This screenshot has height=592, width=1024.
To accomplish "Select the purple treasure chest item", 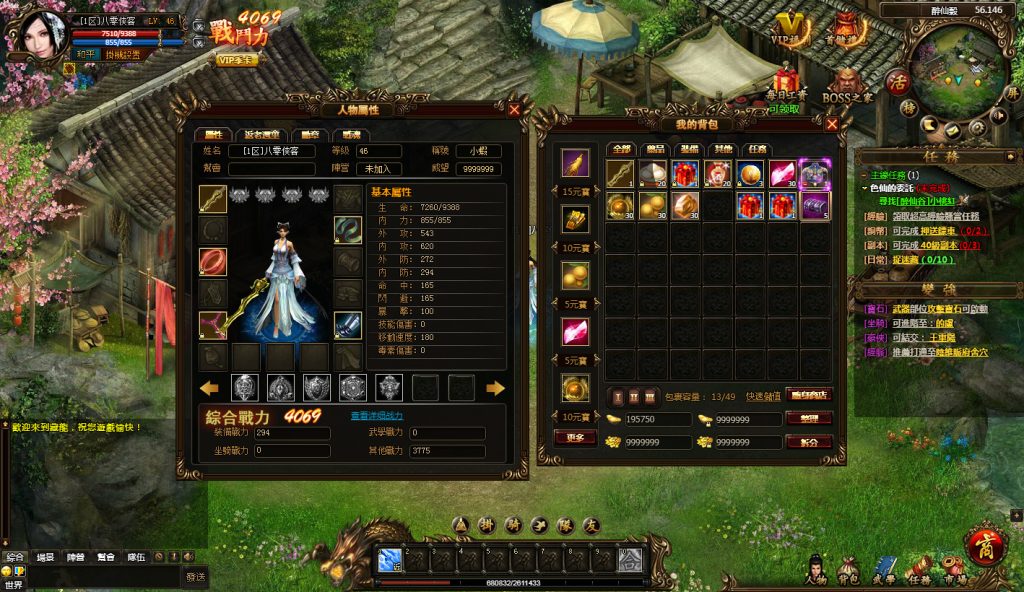I will click(x=815, y=206).
